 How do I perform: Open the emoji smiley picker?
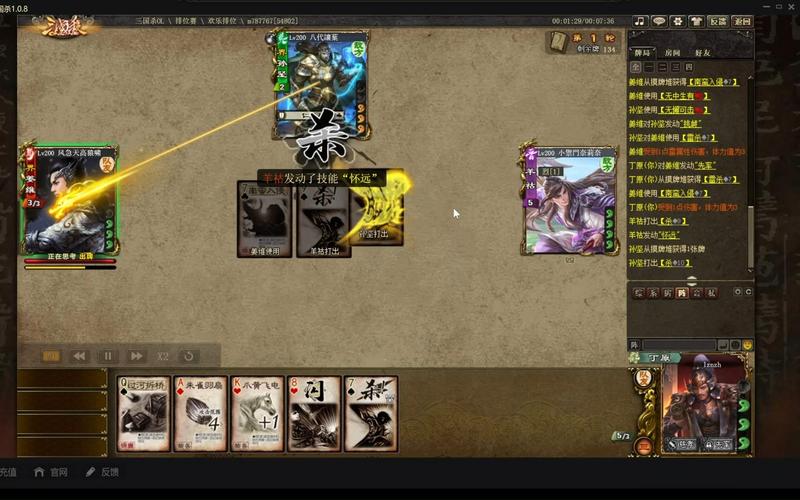pos(747,345)
